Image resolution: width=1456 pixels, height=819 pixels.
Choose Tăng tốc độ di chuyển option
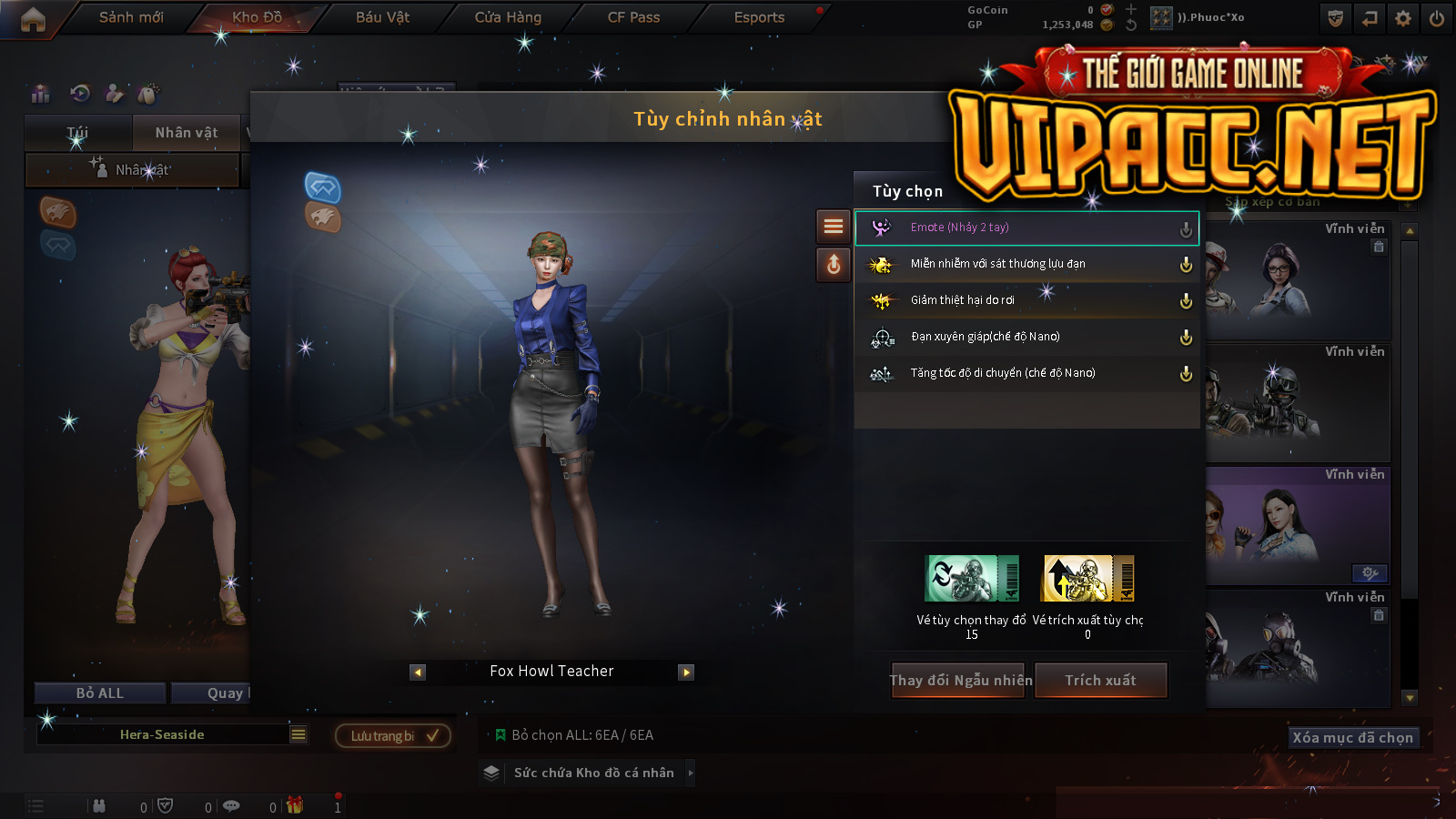1026,373
